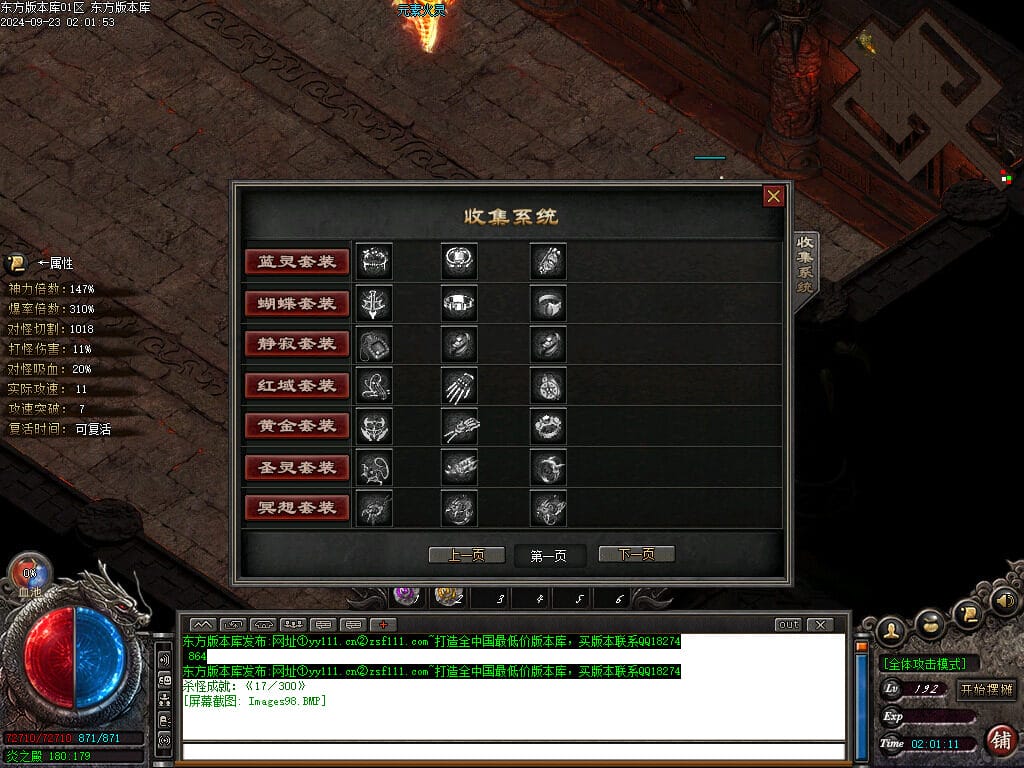Go to the next page with 下一页
The height and width of the screenshot is (768, 1024).
click(636, 555)
